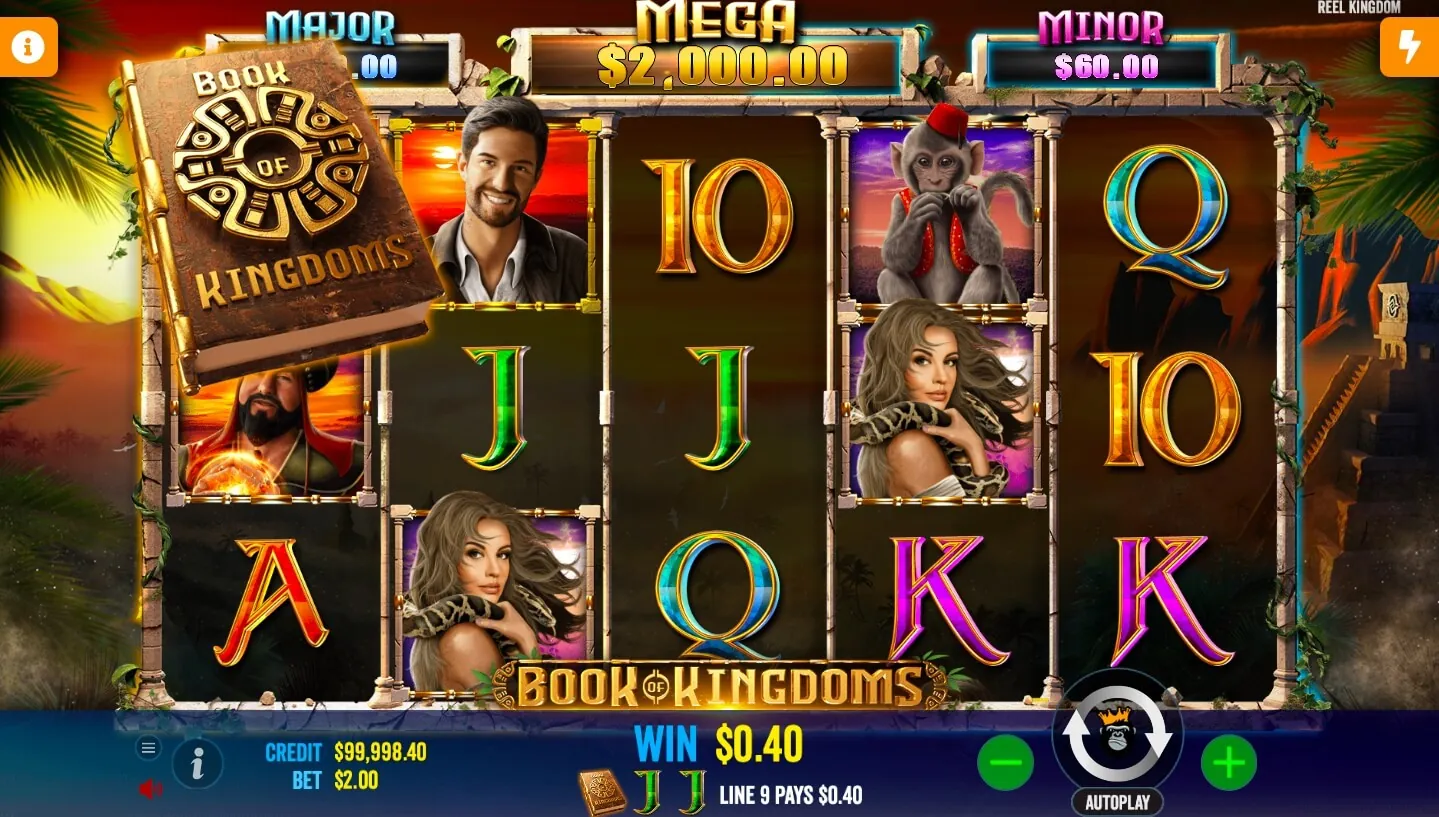
Task: Show the paytable with the round i button
Action: point(198,765)
